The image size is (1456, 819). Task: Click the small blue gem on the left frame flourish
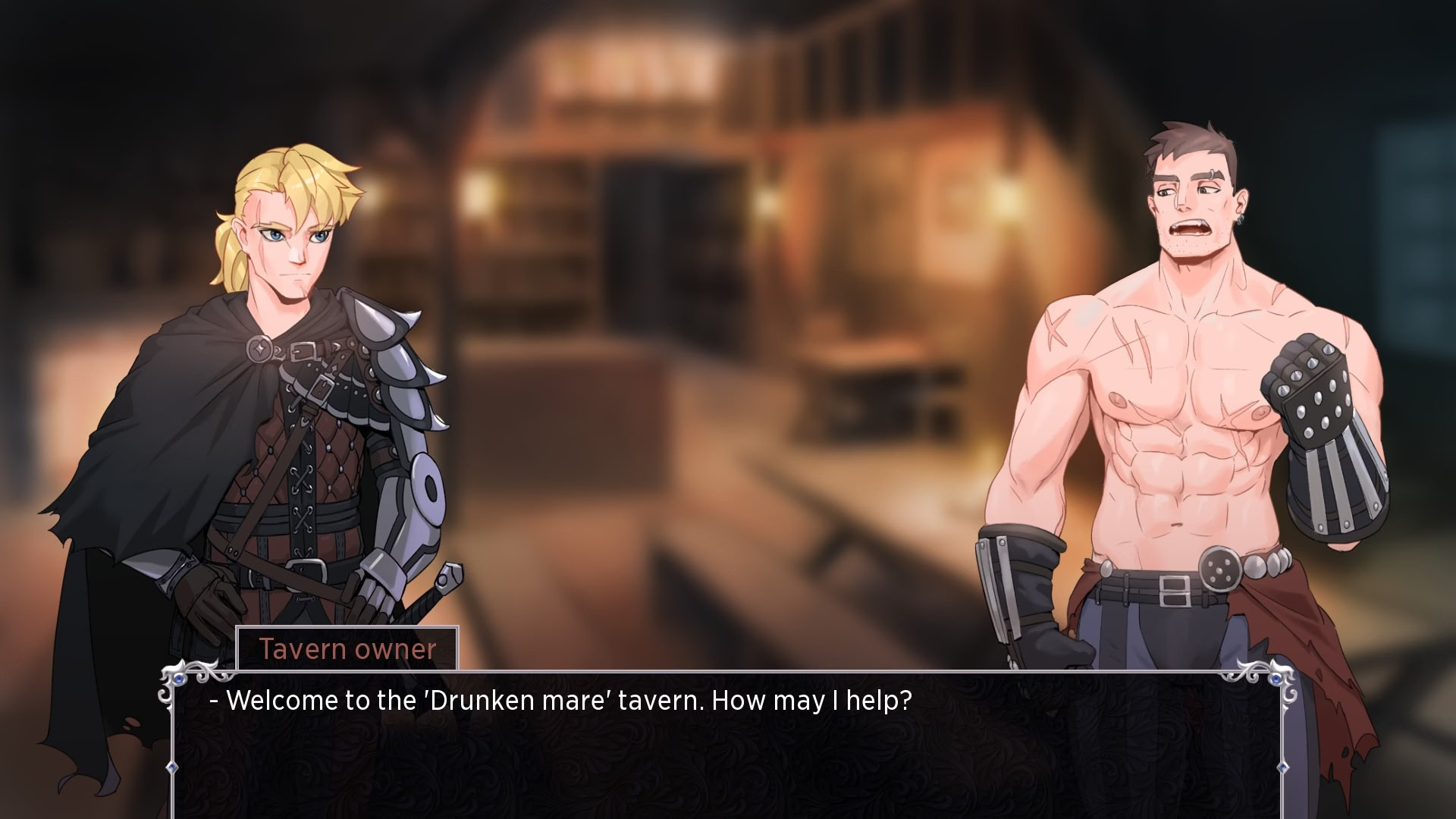[179, 680]
